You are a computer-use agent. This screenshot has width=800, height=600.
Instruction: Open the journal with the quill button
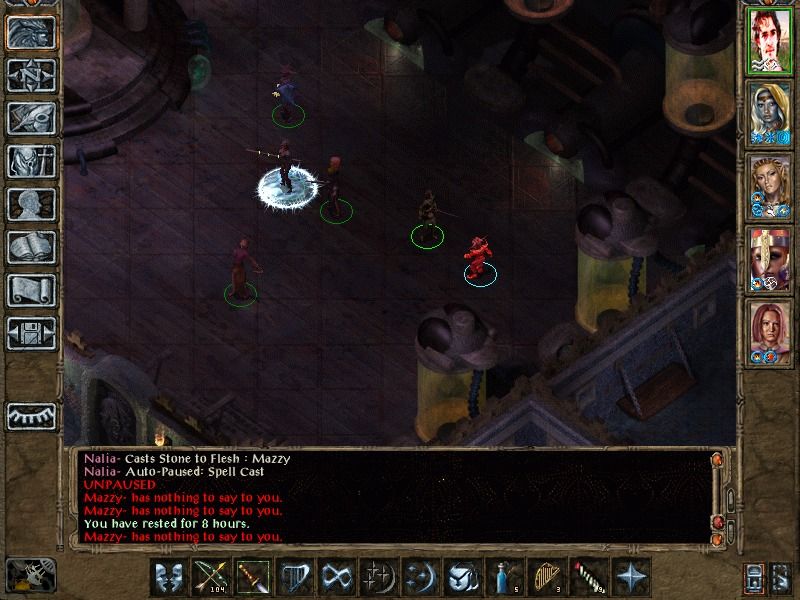click(x=31, y=118)
